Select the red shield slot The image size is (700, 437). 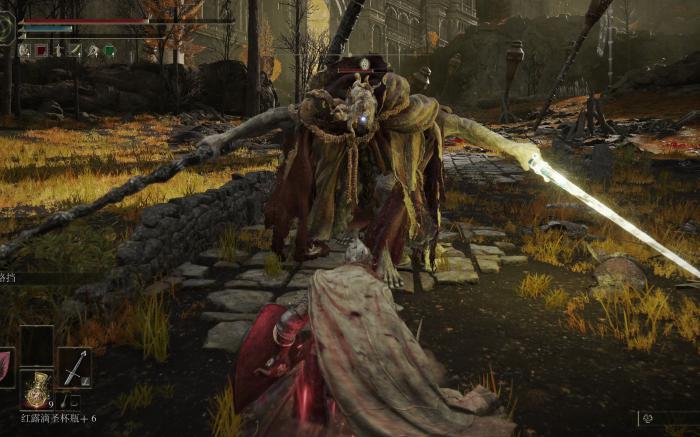pos(5,366)
